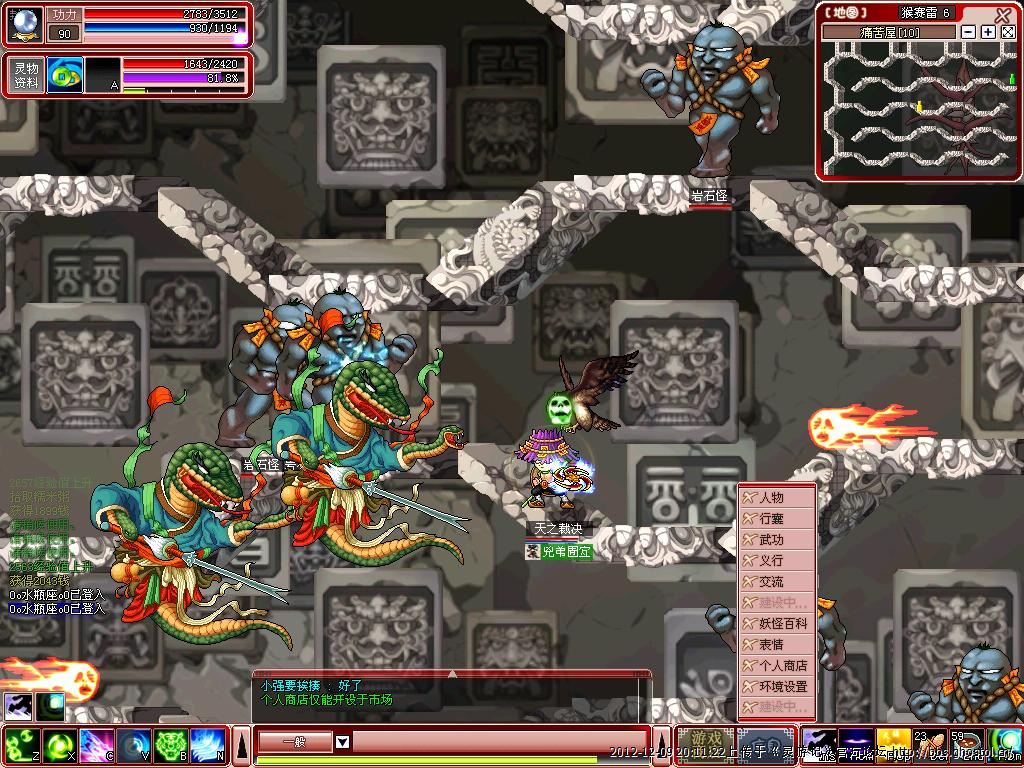The height and width of the screenshot is (768, 1024).
Task: Click the 灵物资料 pet info button
Action: [x=26, y=76]
